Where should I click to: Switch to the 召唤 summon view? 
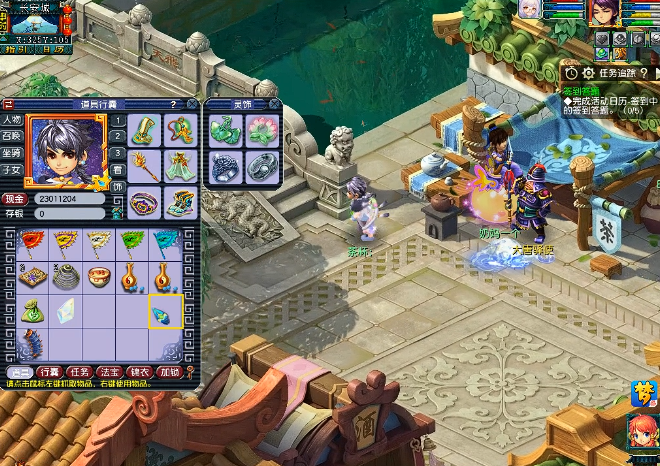pyautogui.click(x=13, y=136)
